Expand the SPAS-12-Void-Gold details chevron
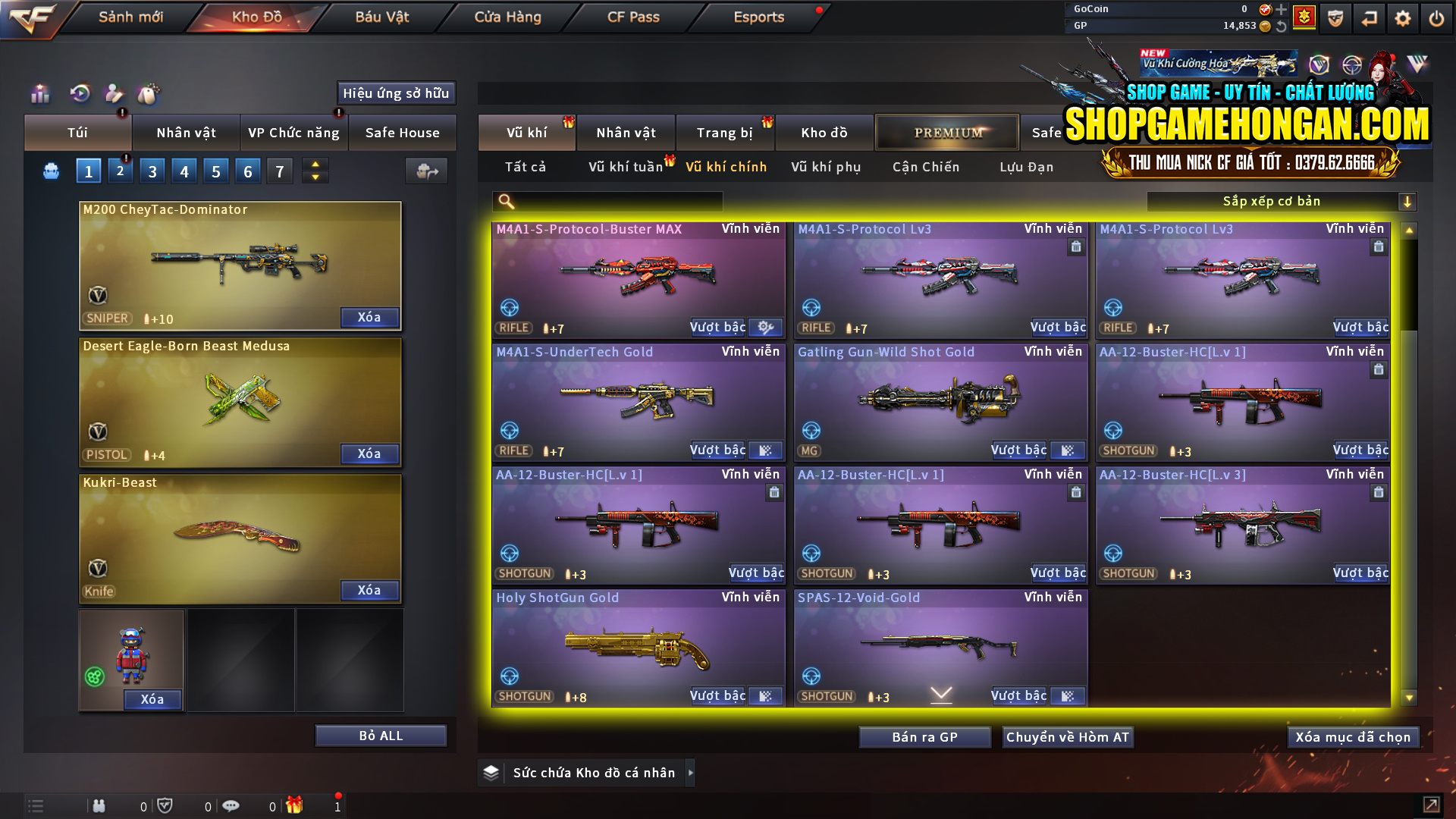The height and width of the screenshot is (819, 1456). pos(940,694)
